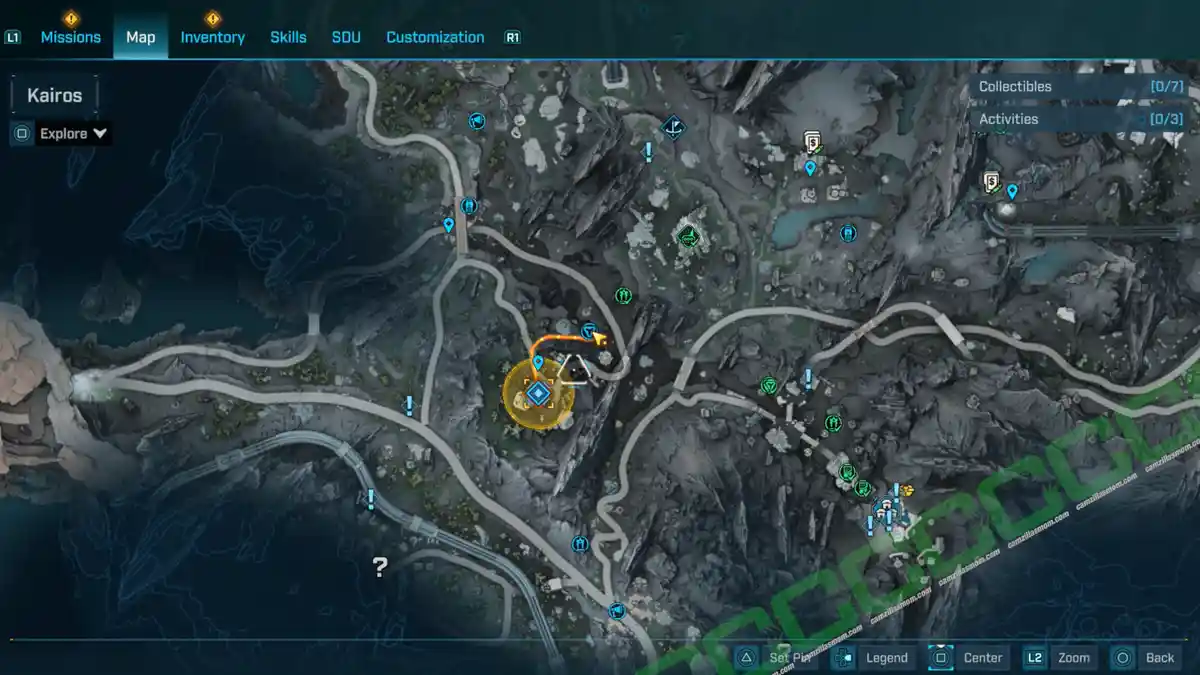Viewport: 1200px width, 675px height.
Task: Open the map Legend
Action: coord(886,657)
